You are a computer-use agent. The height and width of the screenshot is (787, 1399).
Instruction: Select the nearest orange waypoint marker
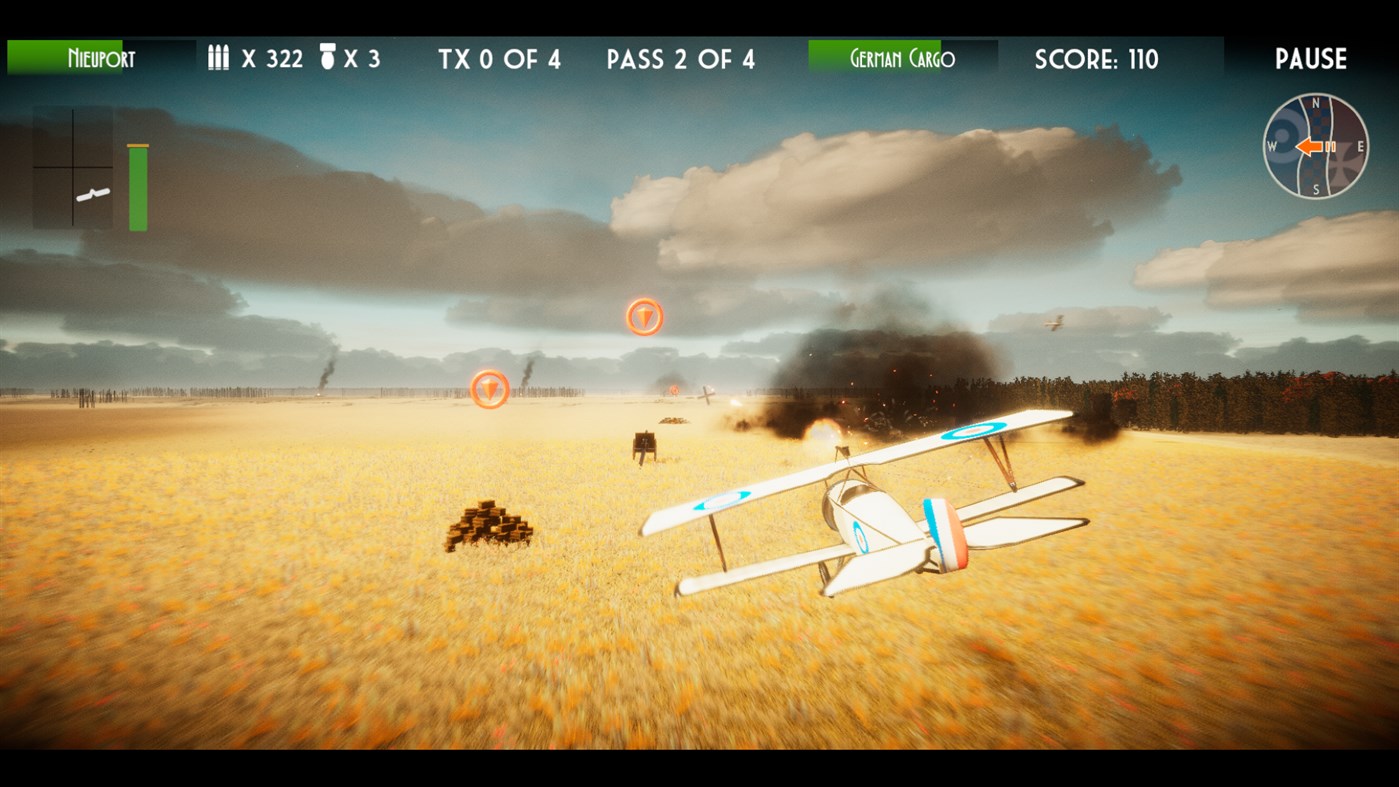489,390
